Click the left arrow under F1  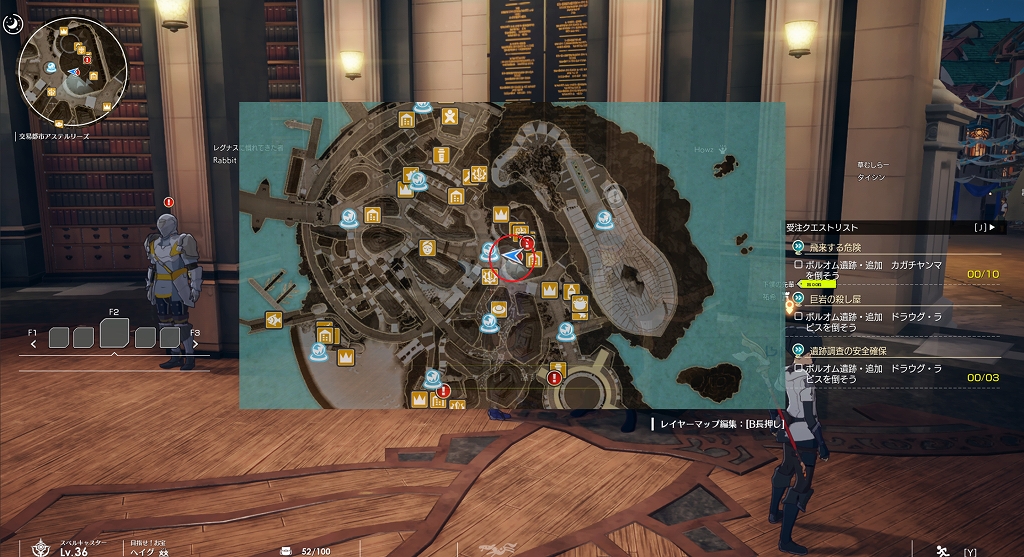pyautogui.click(x=34, y=344)
